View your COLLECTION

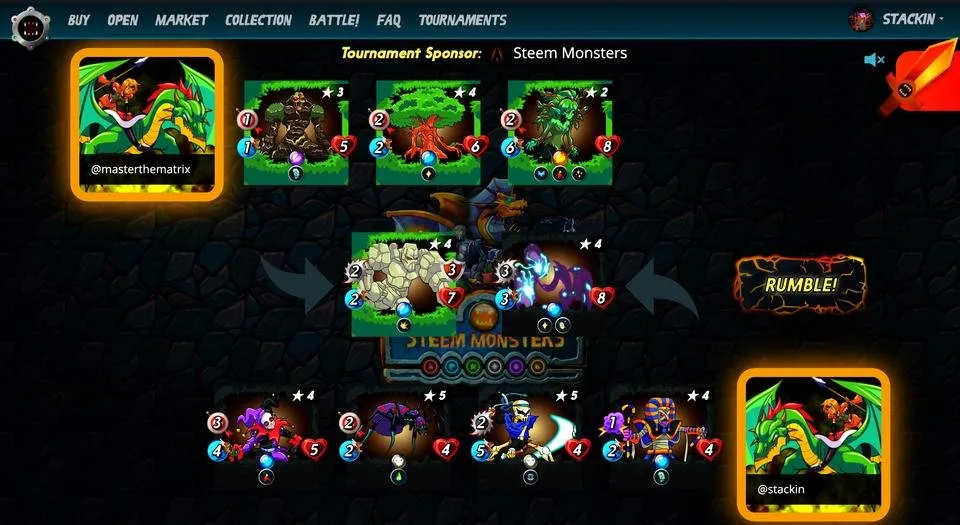point(258,20)
